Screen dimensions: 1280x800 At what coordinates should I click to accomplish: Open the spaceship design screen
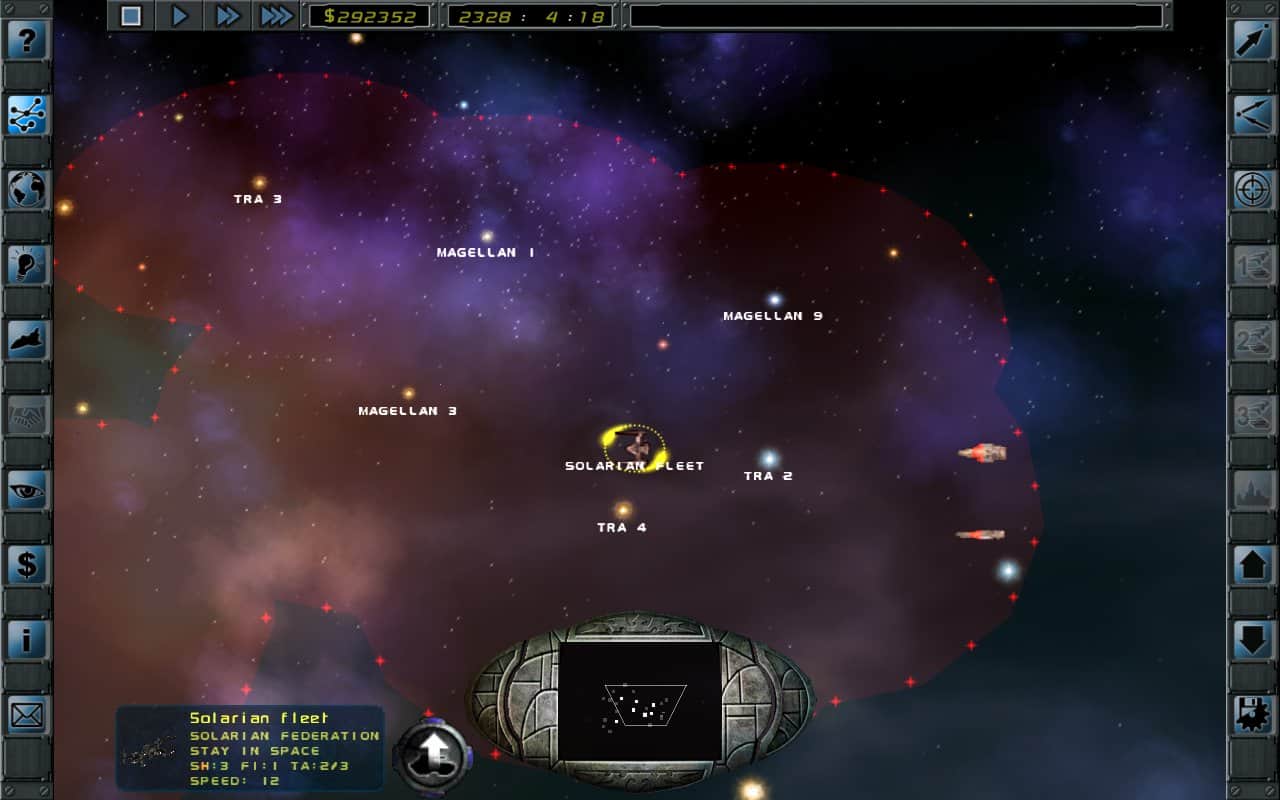(x=28, y=340)
